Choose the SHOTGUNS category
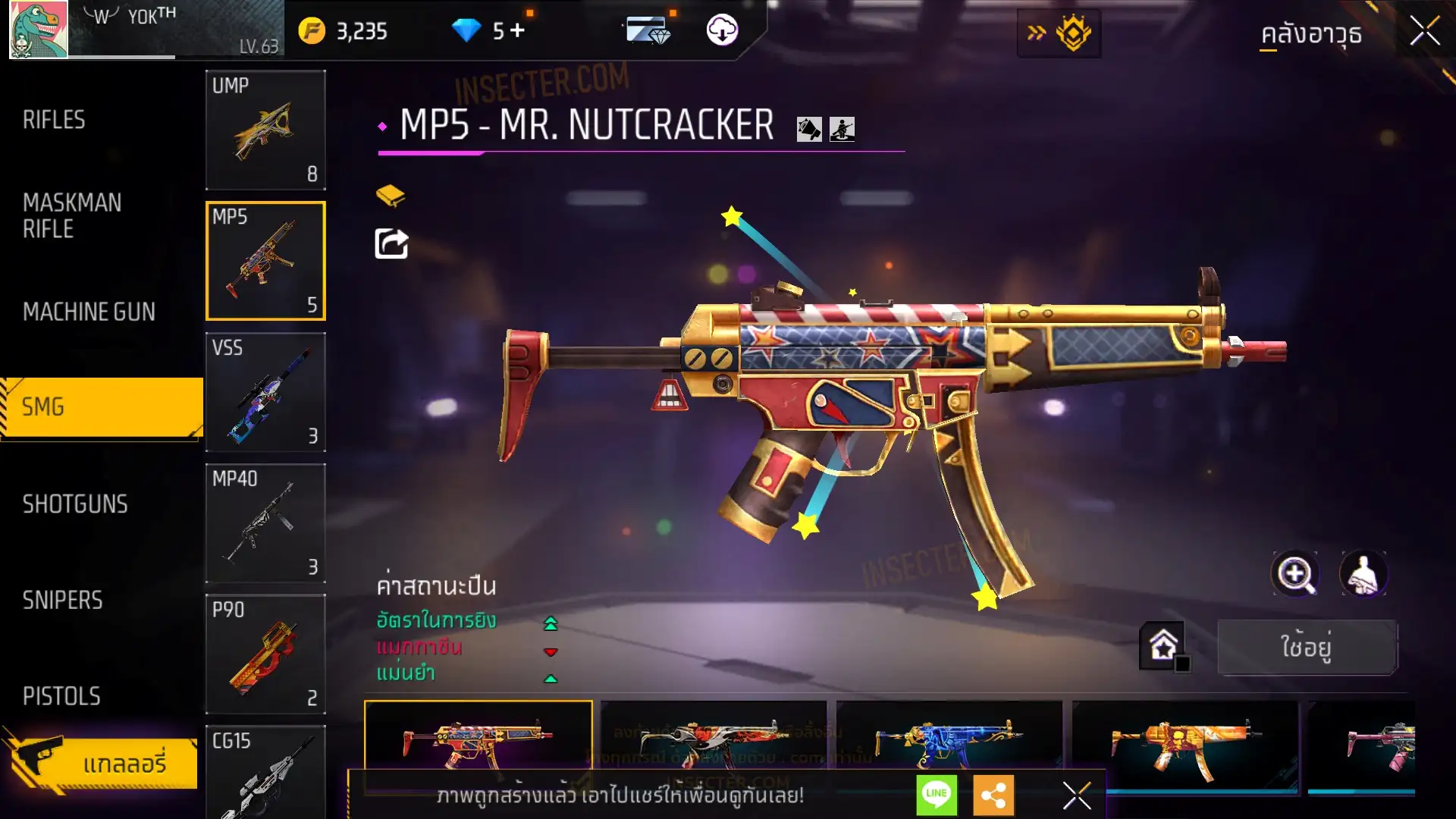Viewport: 1456px width, 819px height. (x=75, y=504)
